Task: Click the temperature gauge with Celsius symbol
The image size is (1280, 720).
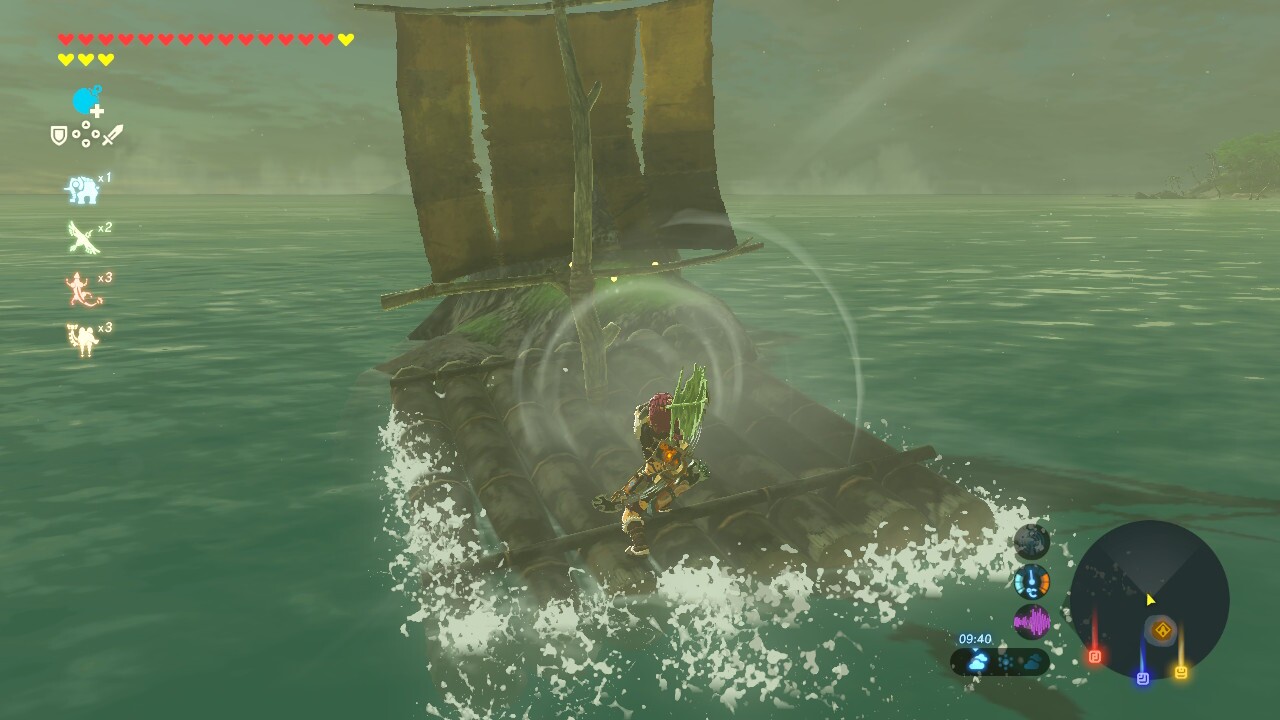Action: click(1031, 581)
